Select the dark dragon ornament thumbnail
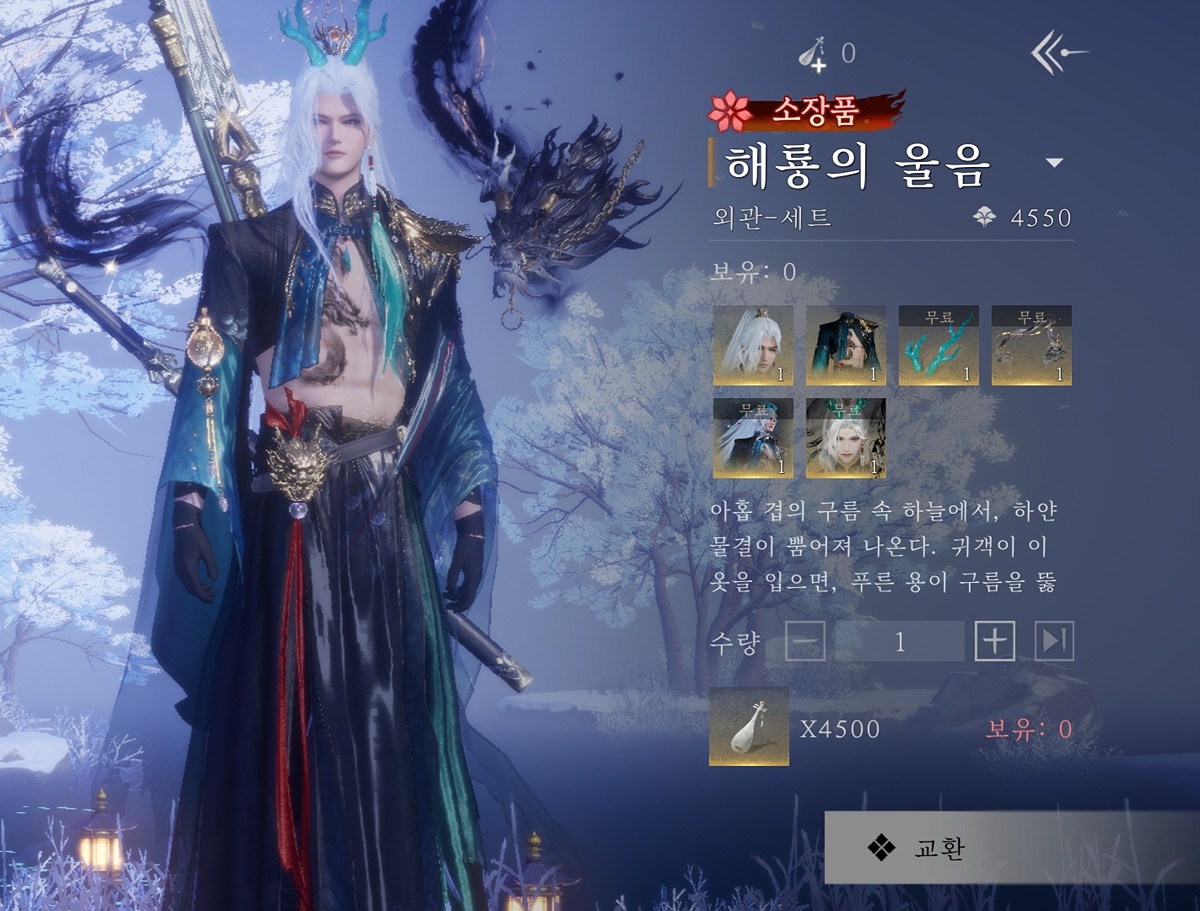This screenshot has height=911, width=1200. pos(1032,346)
